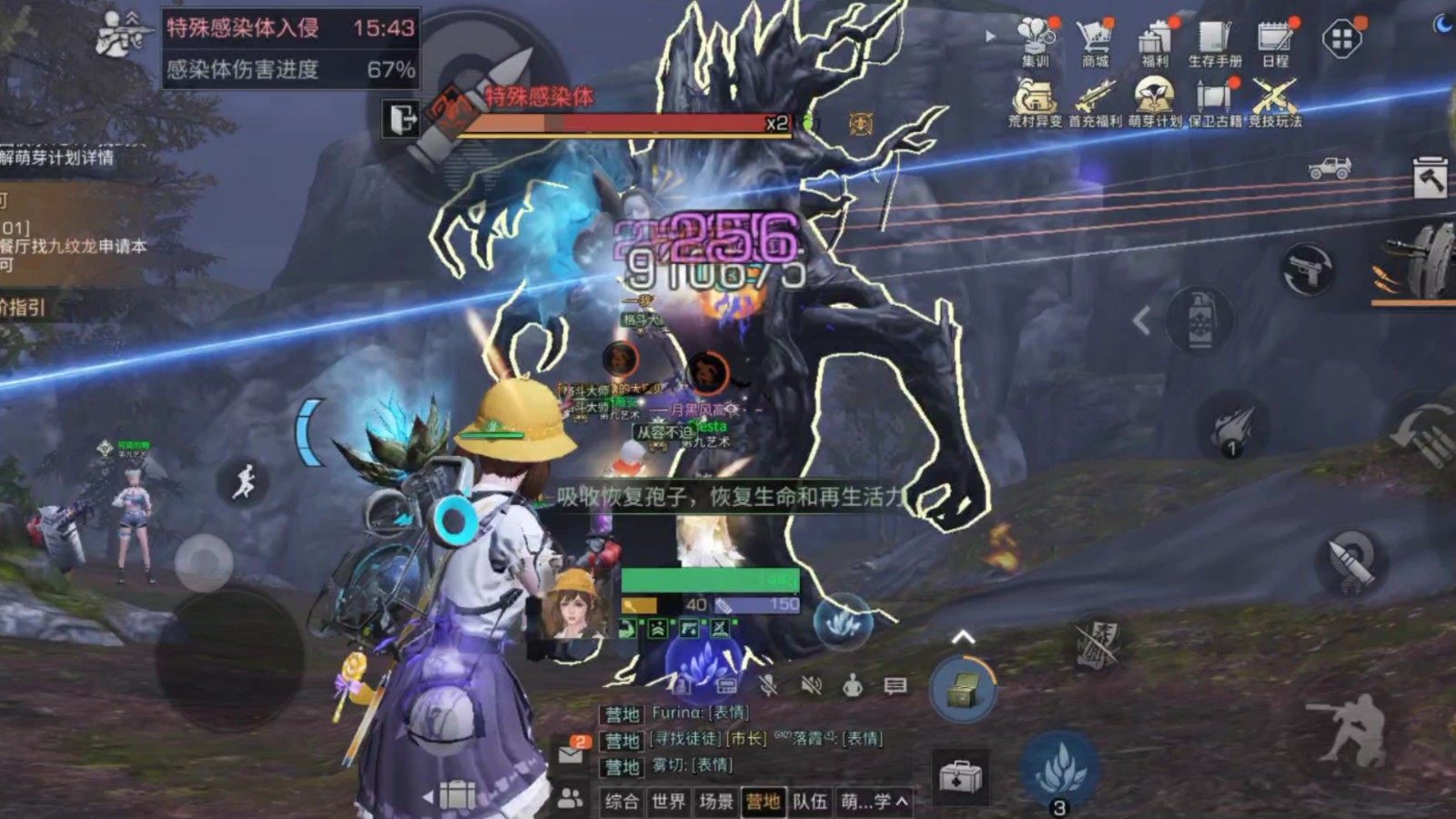
Task: Expand the supply crate panel chevron
Action: tap(963, 635)
